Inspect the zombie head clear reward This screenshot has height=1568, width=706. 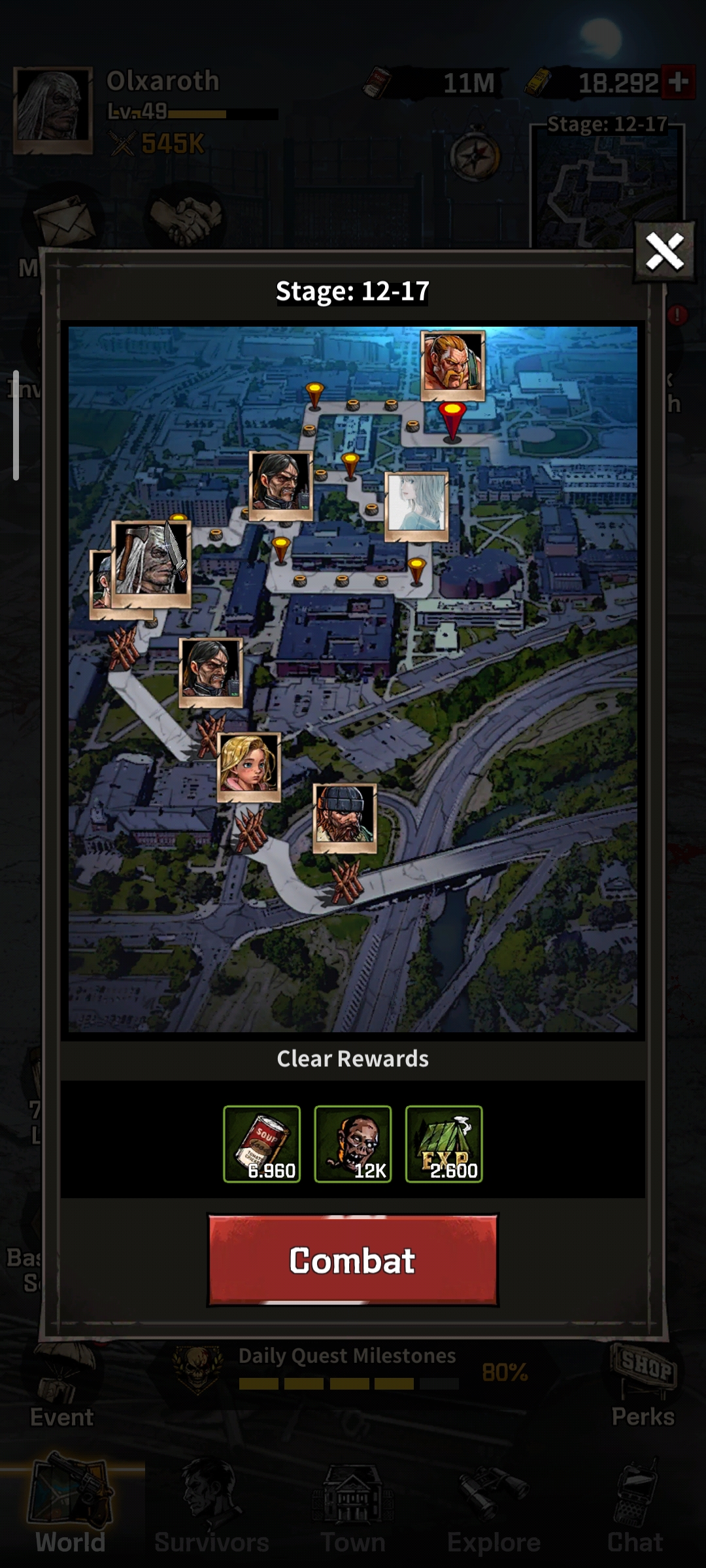352,1143
